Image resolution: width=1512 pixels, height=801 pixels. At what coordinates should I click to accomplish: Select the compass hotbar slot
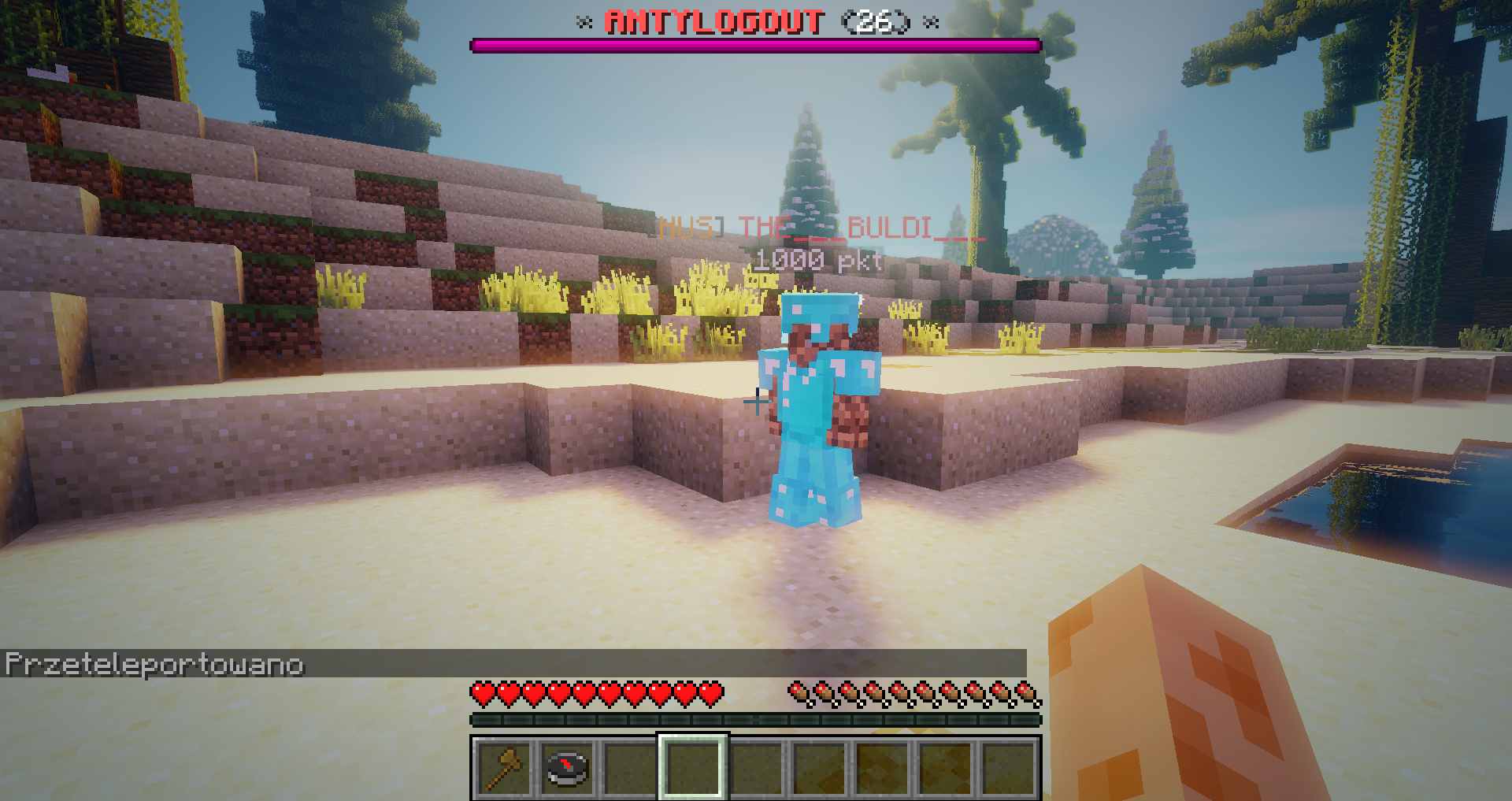pyautogui.click(x=567, y=768)
